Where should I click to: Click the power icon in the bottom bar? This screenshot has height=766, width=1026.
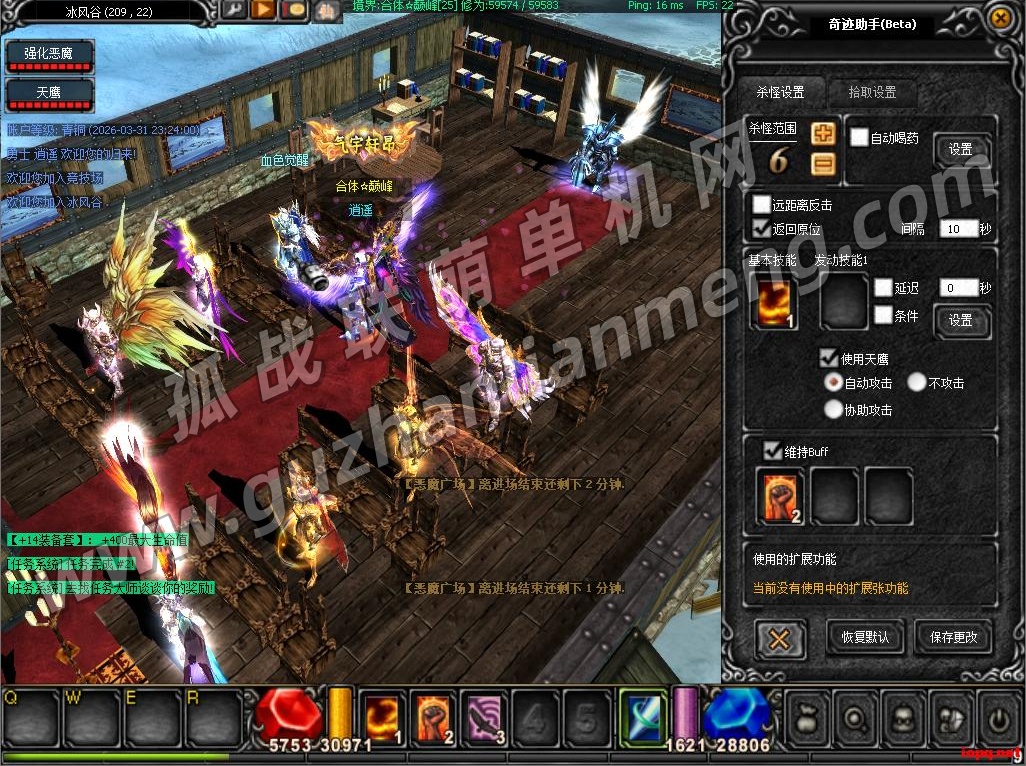998,717
